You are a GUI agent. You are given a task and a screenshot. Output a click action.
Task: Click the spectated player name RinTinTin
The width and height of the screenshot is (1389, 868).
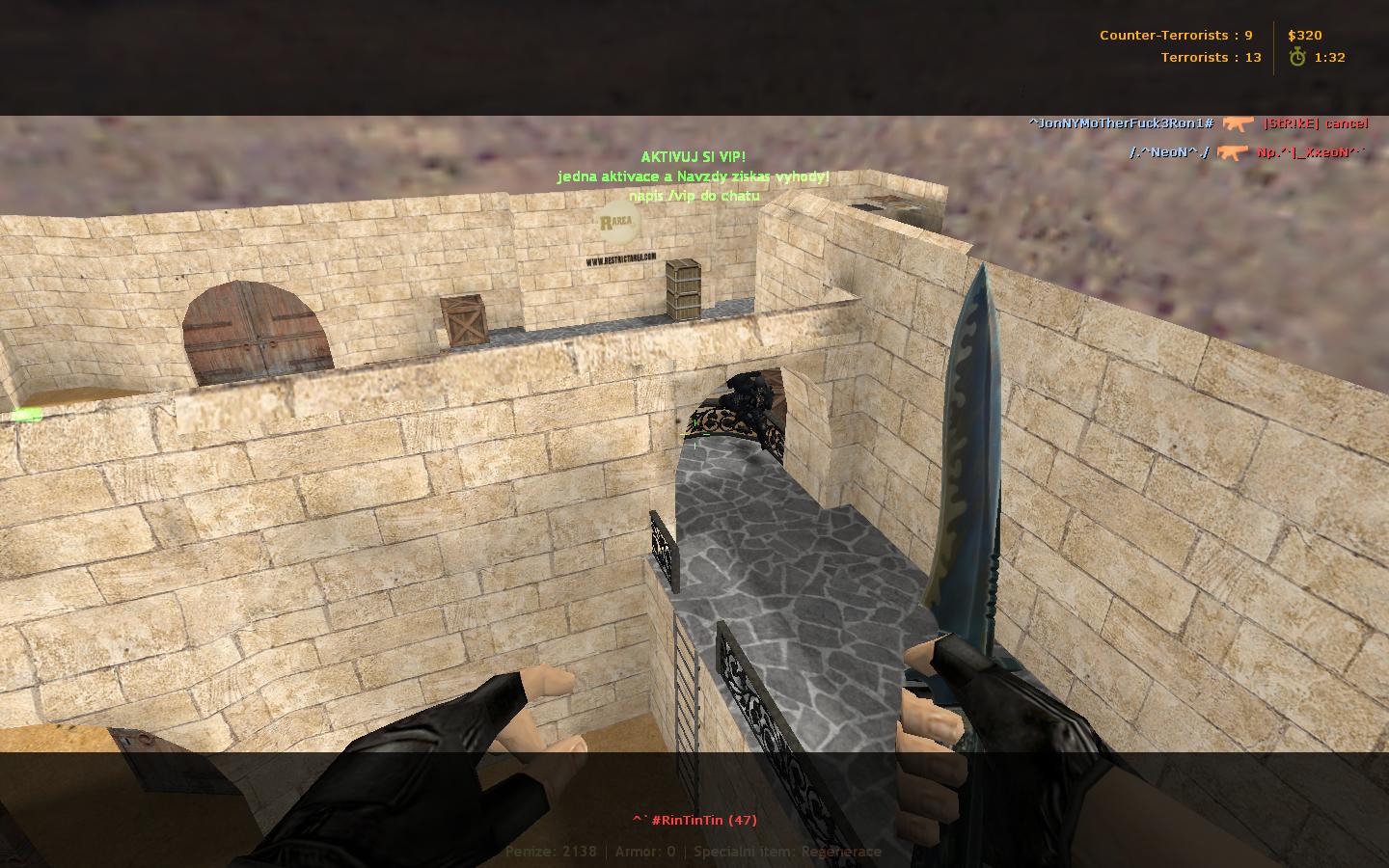click(694, 820)
